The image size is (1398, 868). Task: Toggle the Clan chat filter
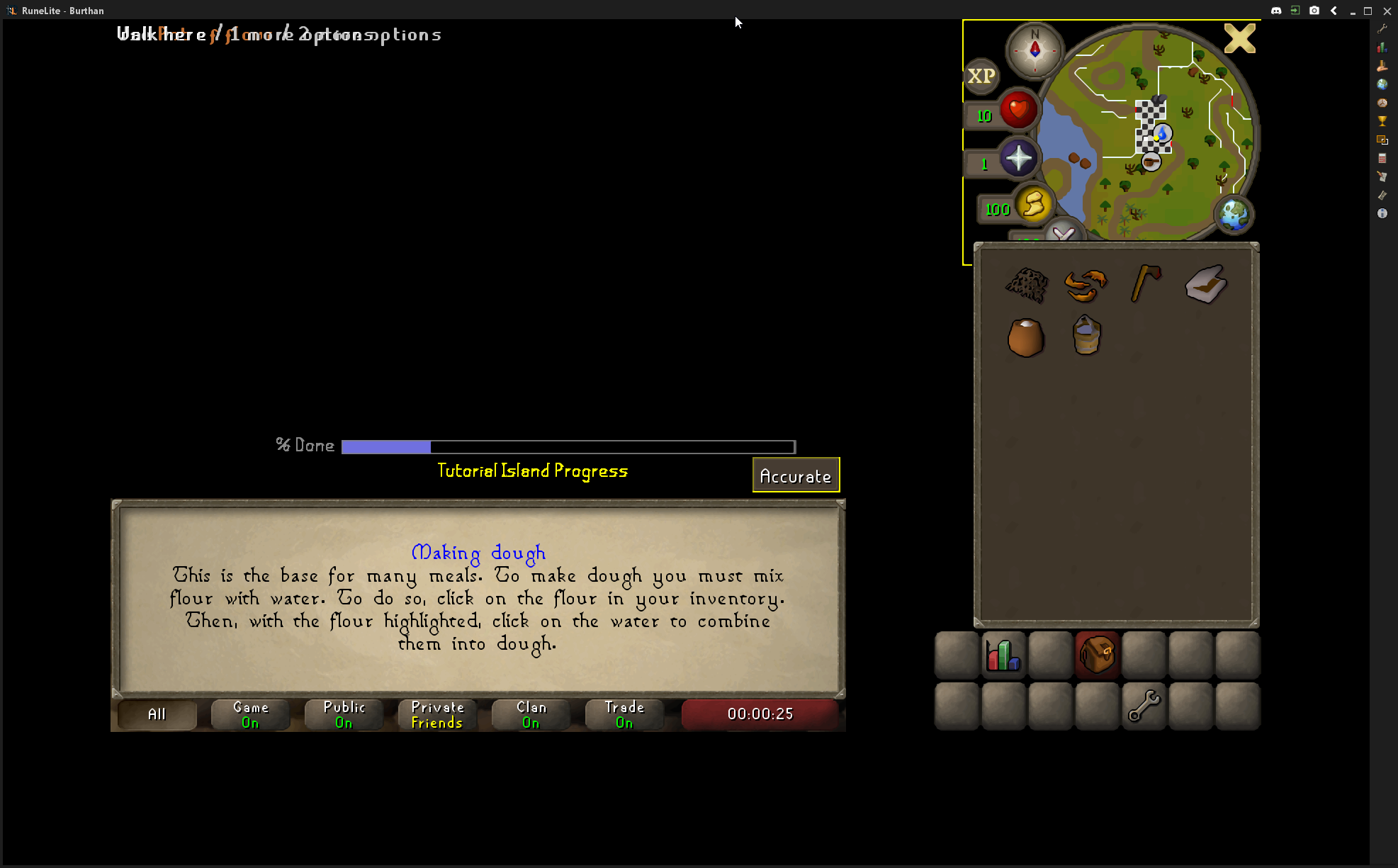pyautogui.click(x=531, y=714)
